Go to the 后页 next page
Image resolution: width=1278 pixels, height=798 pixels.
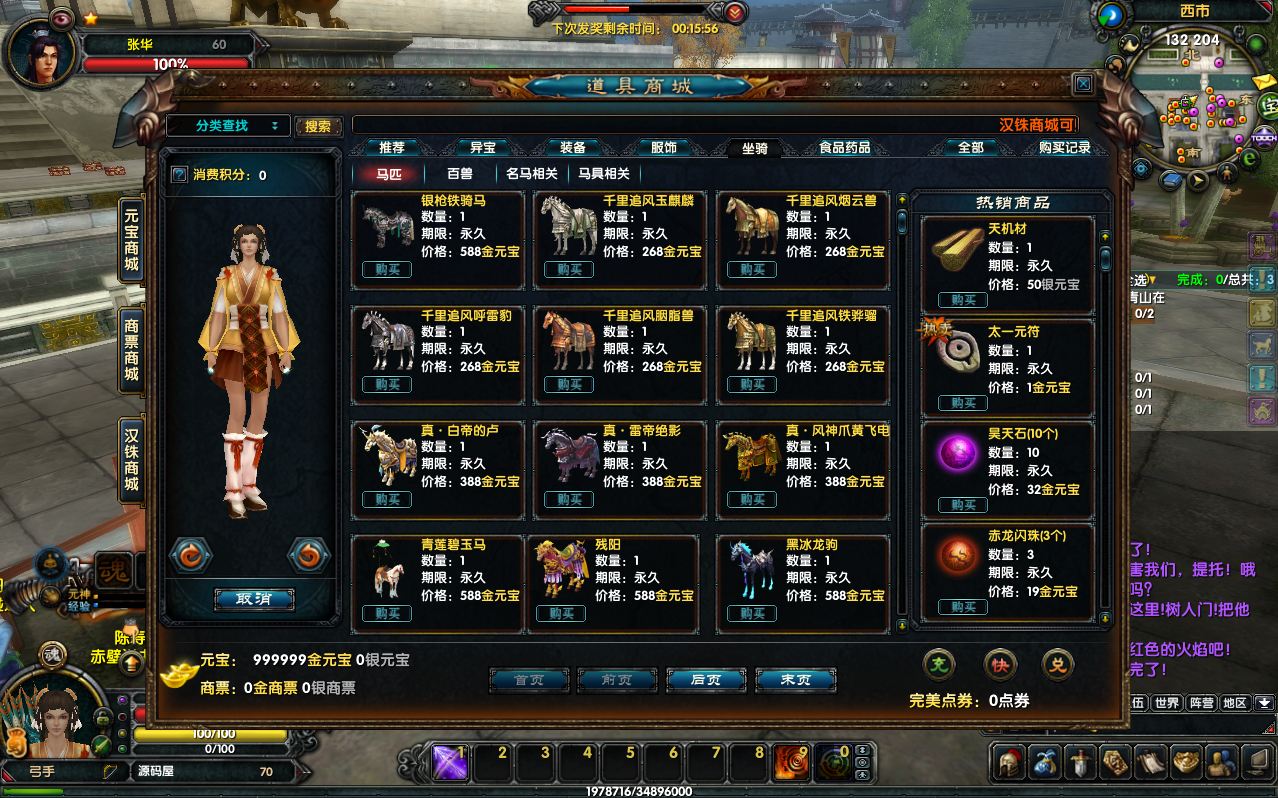(x=706, y=680)
